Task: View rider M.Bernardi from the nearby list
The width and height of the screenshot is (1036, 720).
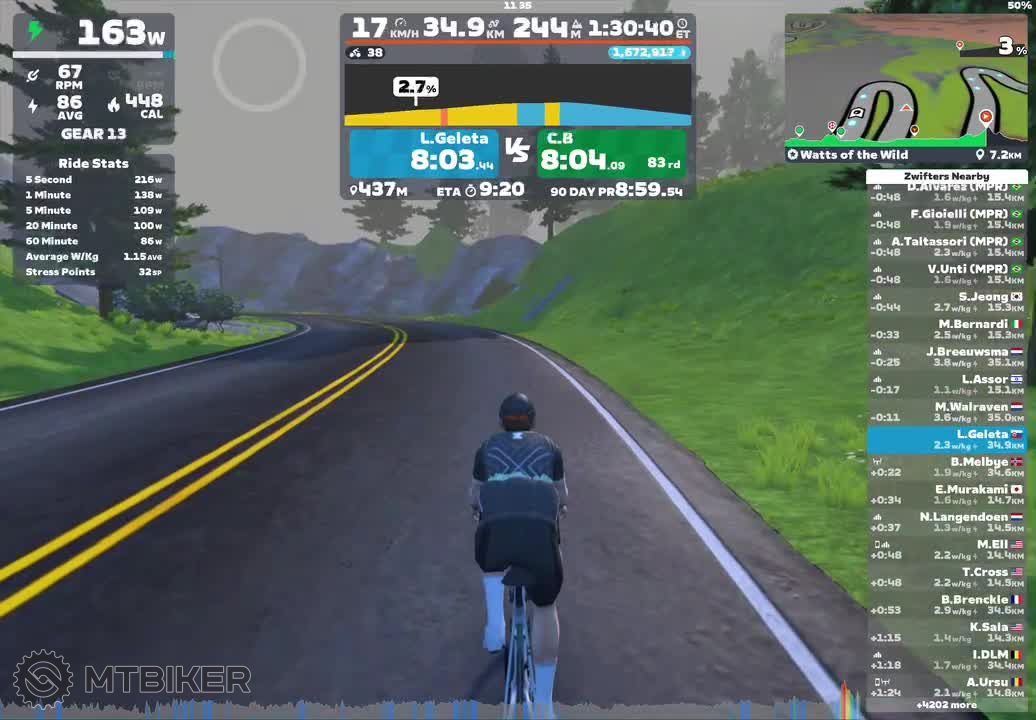Action: [946, 329]
